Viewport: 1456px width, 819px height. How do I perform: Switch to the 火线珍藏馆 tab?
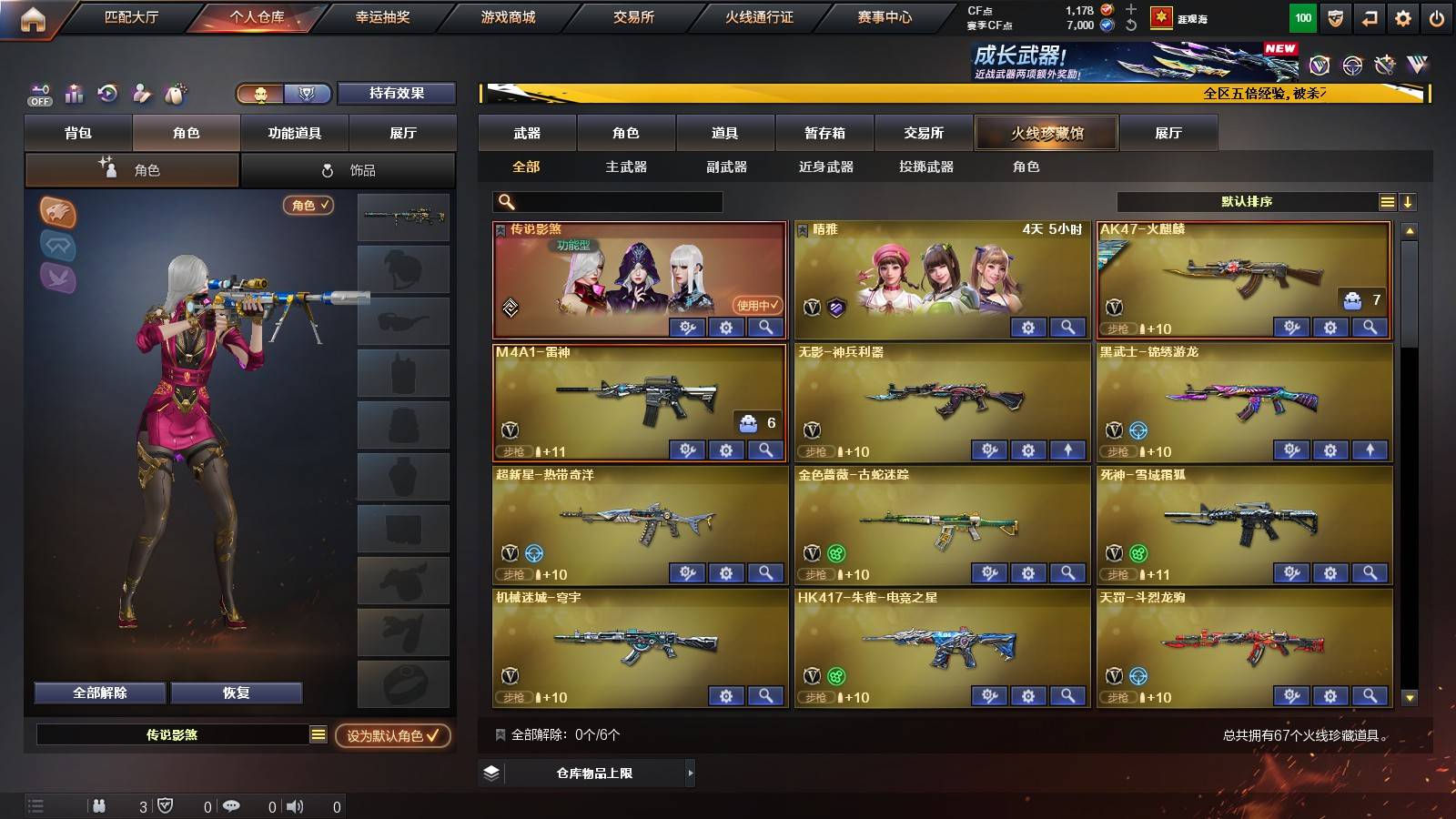[1045, 133]
